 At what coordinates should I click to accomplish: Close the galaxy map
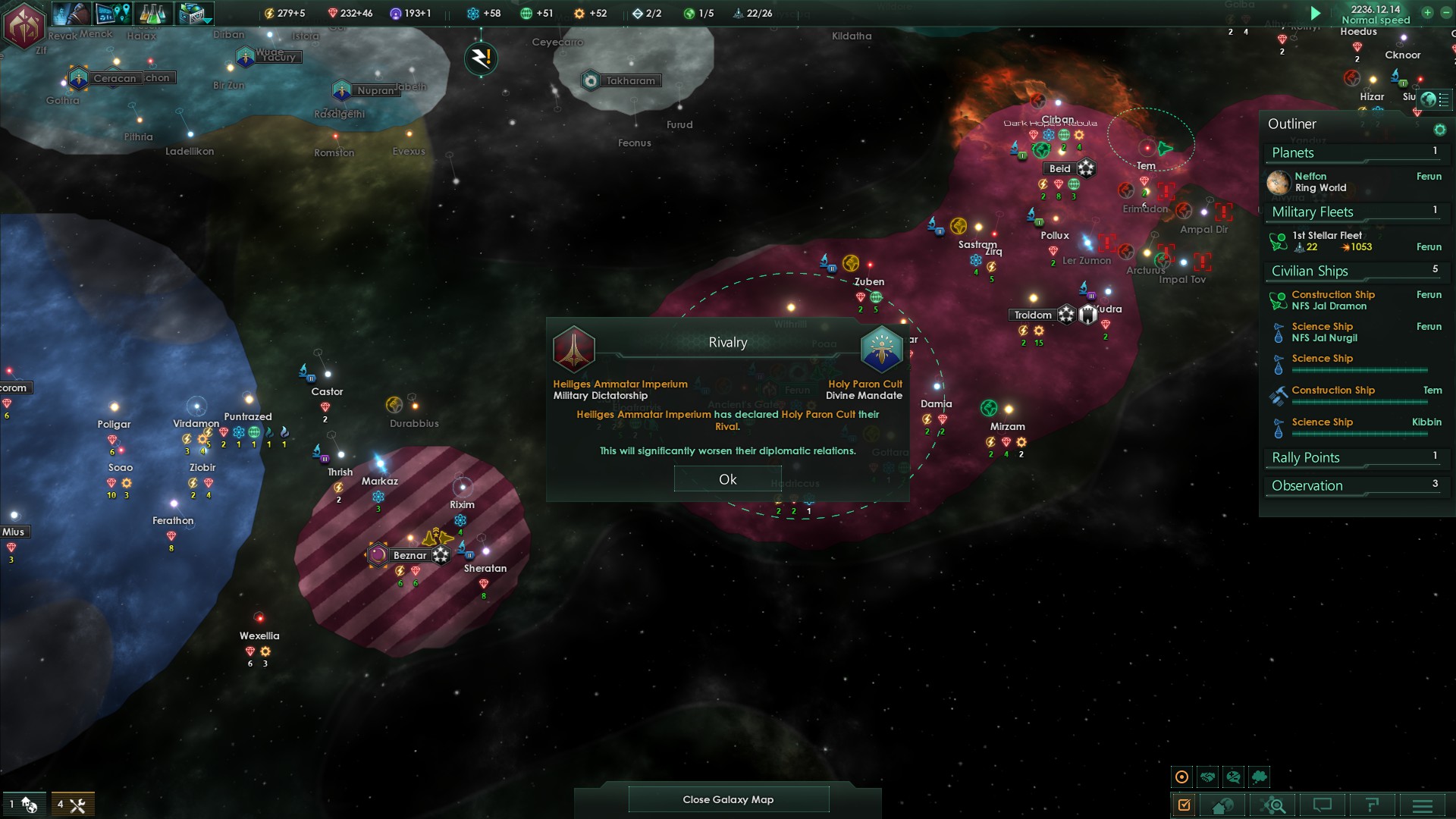coord(728,799)
